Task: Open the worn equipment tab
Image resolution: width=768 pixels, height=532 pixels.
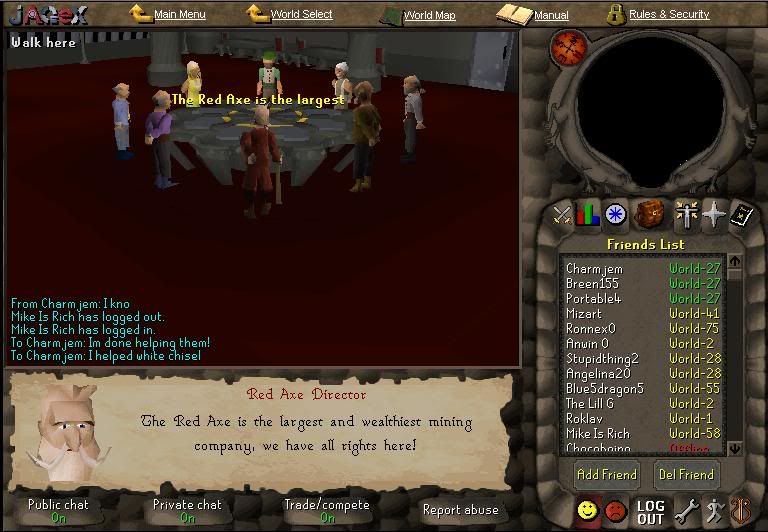Action: (x=685, y=213)
